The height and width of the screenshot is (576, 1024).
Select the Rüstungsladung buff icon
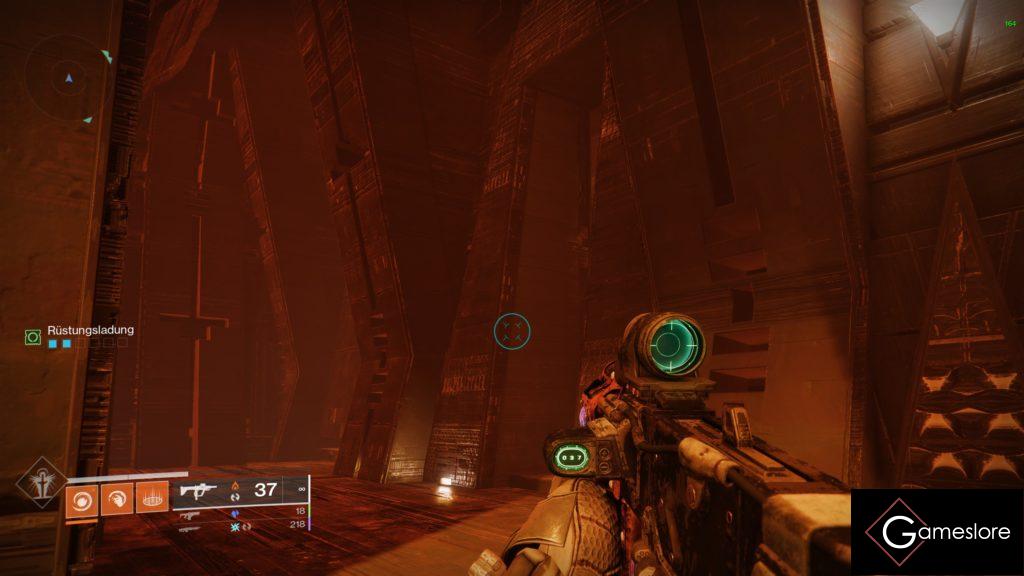(33, 338)
